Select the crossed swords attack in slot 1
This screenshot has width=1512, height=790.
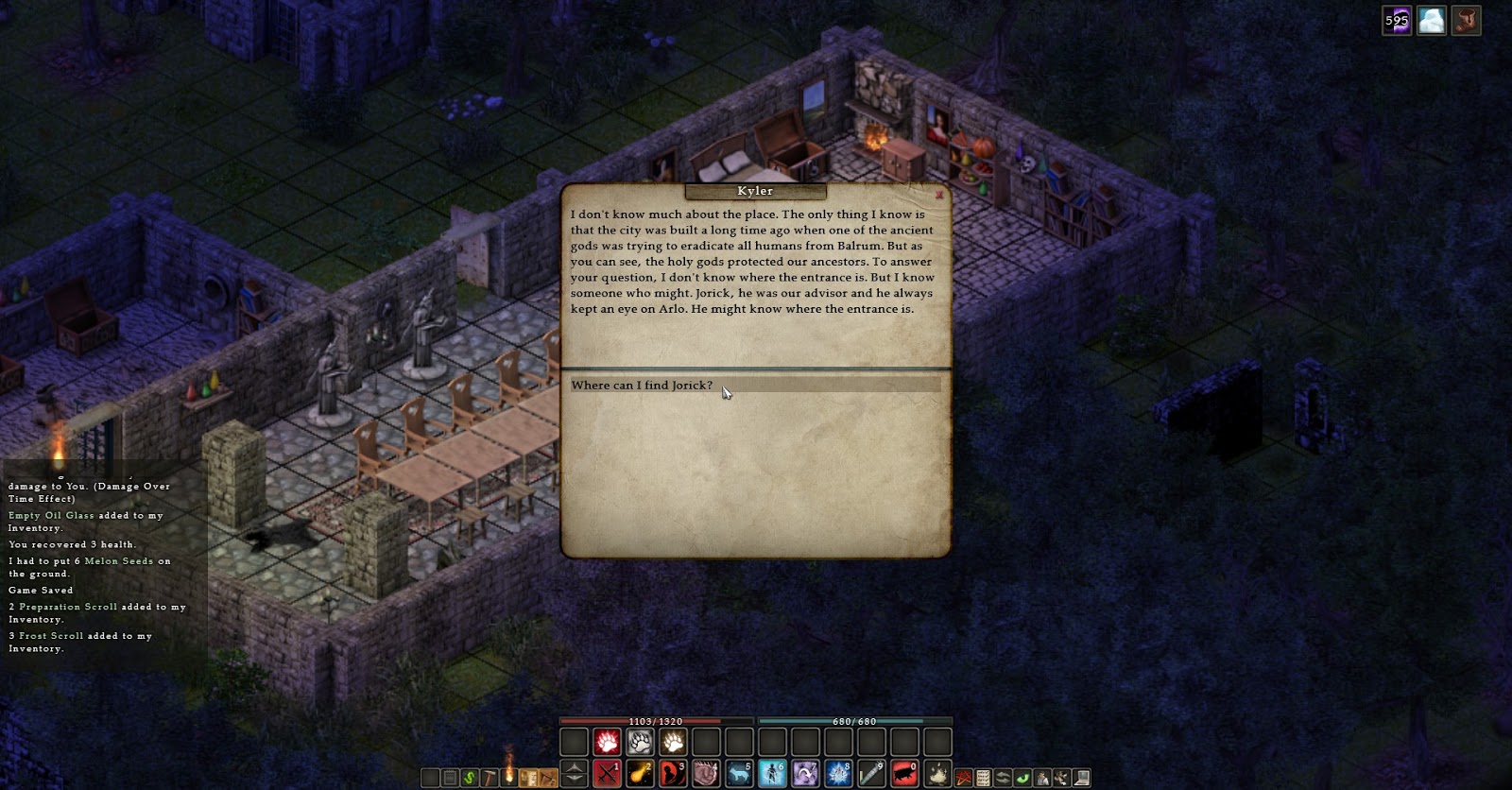click(605, 775)
